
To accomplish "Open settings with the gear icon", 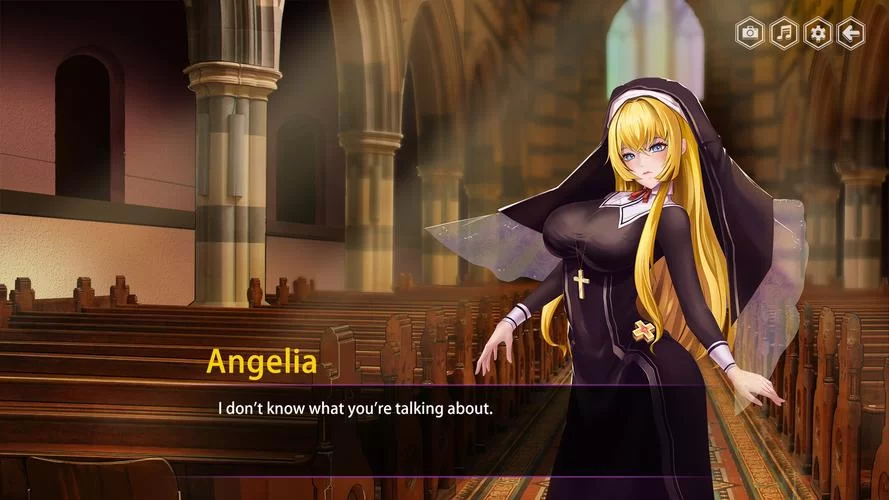I will tap(818, 34).
